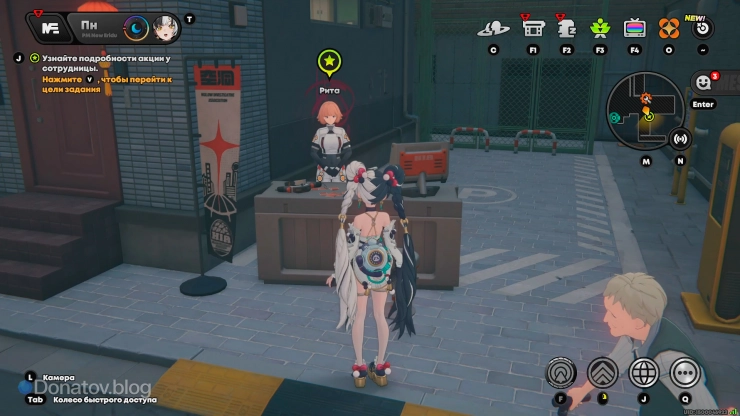Open the grey figure agent icon

(x=566, y=28)
